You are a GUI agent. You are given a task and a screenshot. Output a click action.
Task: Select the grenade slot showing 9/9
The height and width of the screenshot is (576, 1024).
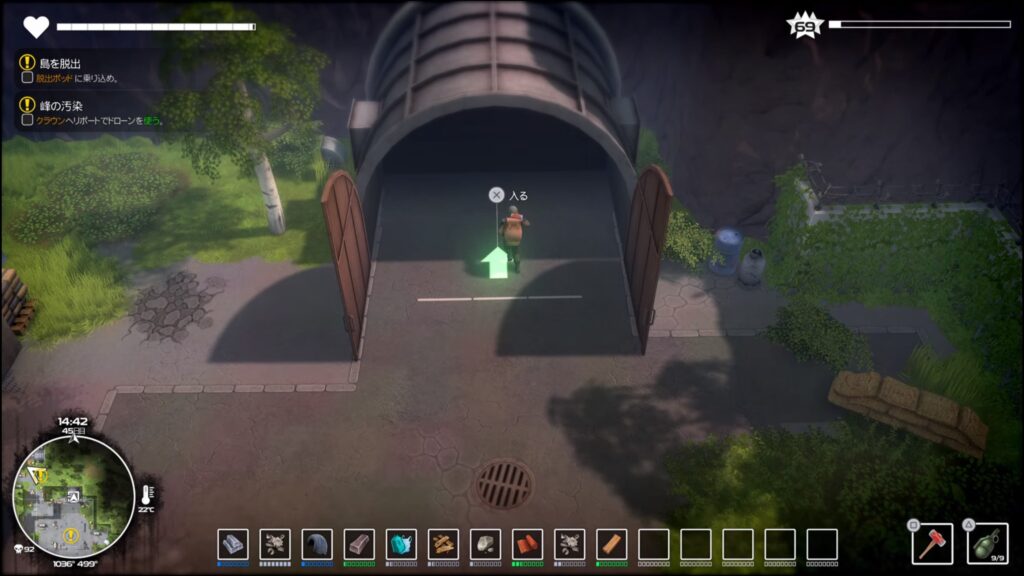pyautogui.click(x=987, y=543)
